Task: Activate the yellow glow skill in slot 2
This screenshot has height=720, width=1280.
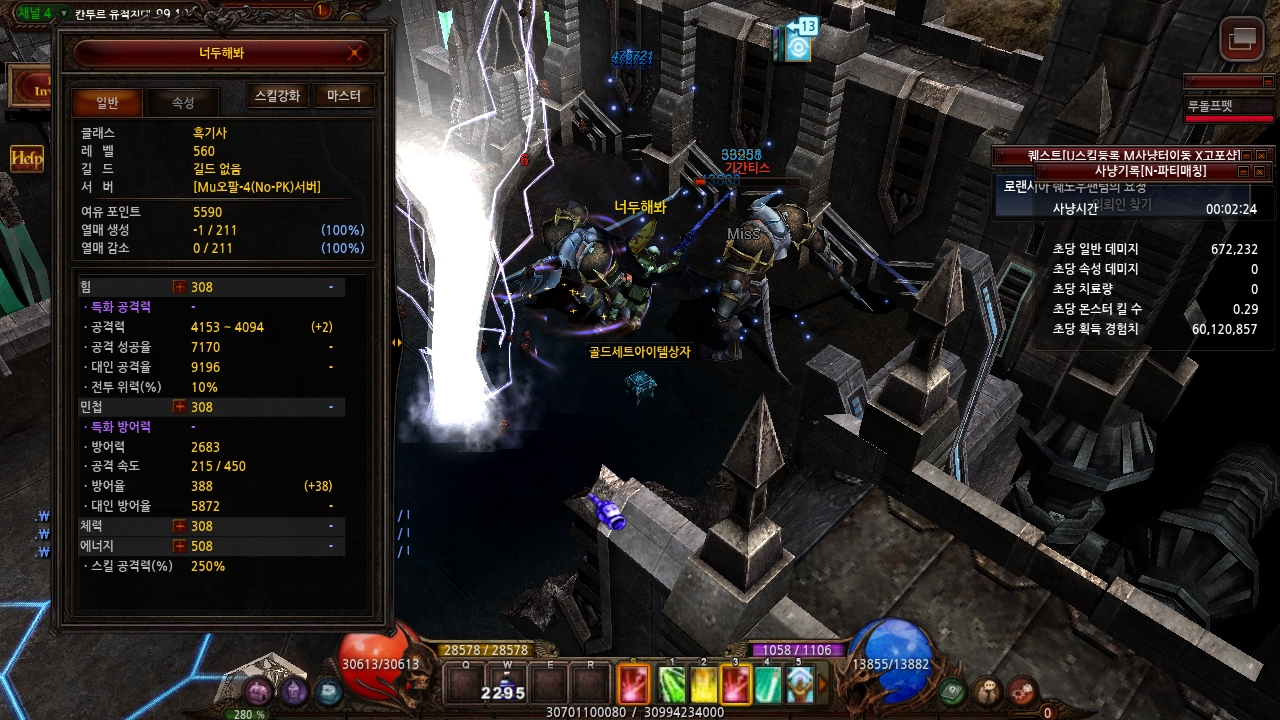Action: (x=704, y=685)
